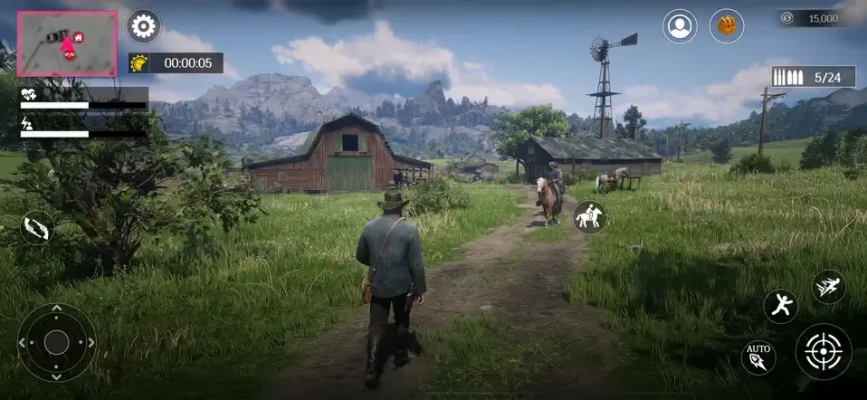
Task: Tap the jumping figure action button
Action: point(780,306)
